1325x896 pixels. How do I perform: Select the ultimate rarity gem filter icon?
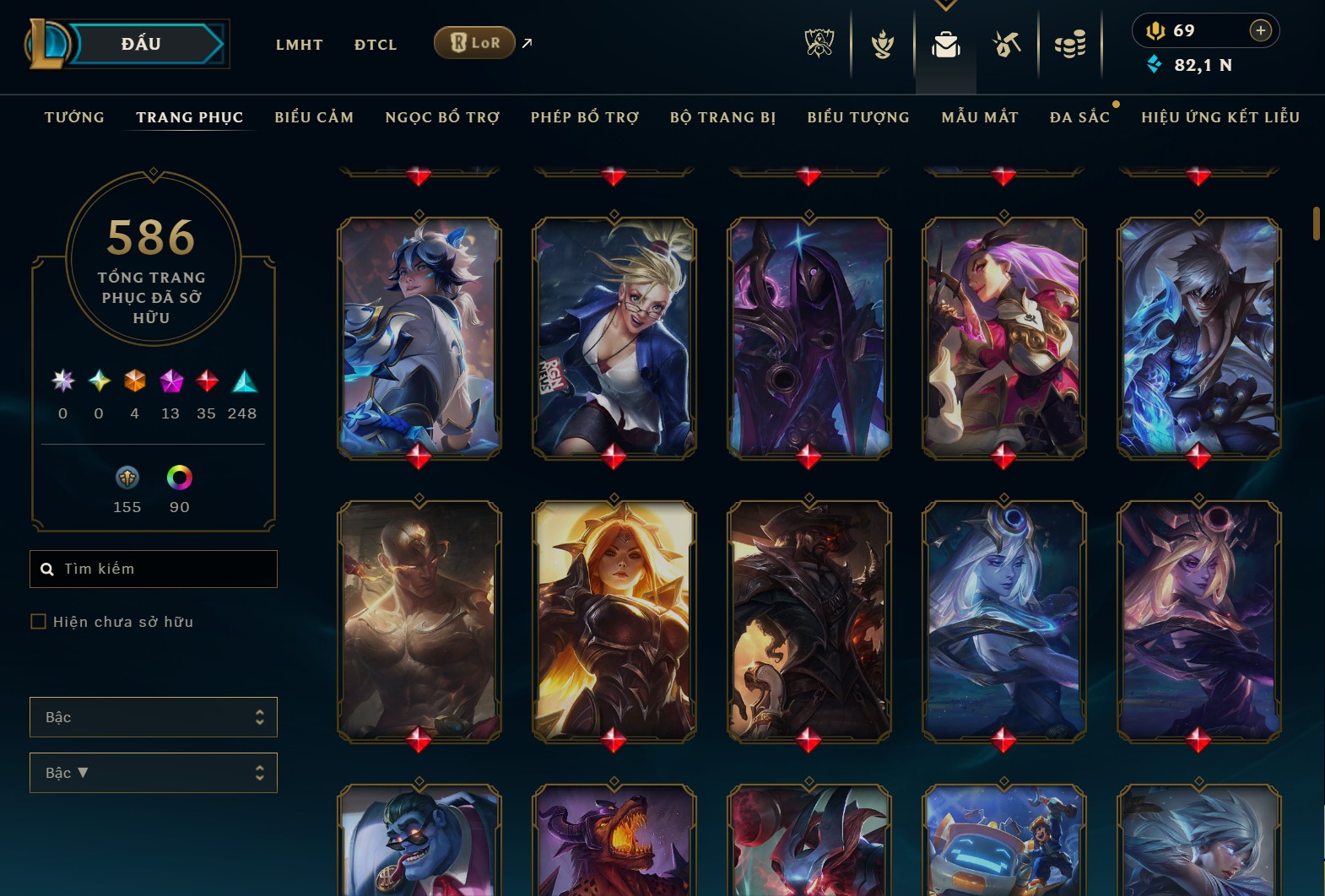pos(61,384)
